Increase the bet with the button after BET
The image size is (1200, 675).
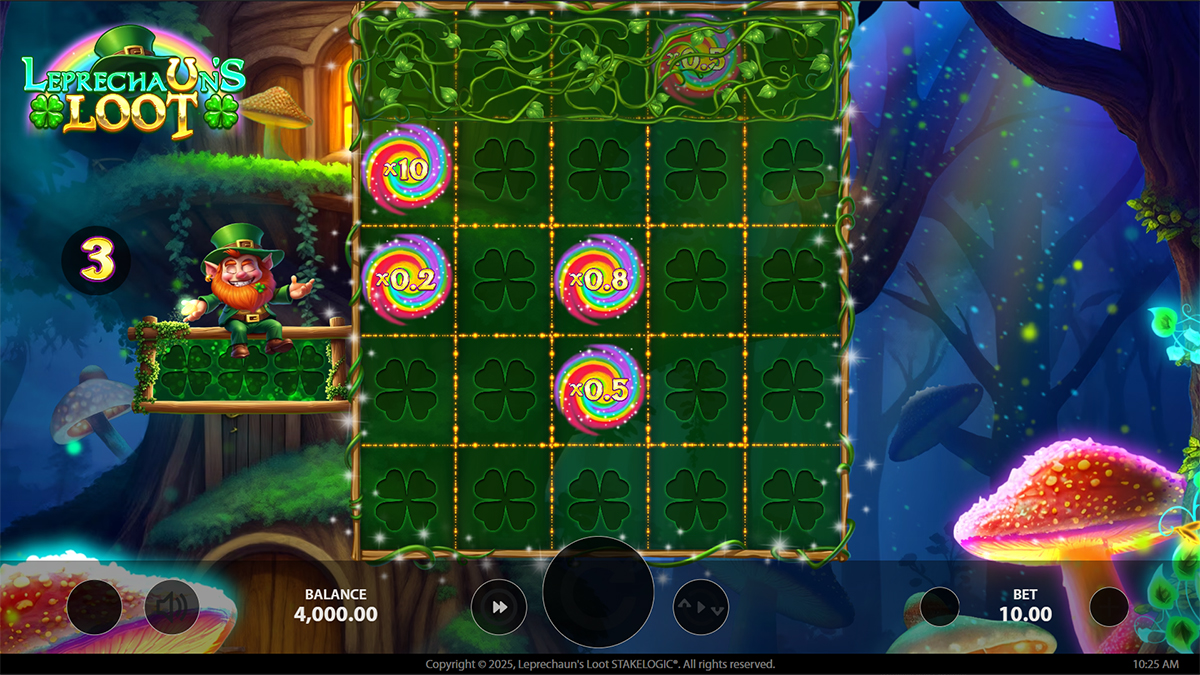tap(1108, 606)
